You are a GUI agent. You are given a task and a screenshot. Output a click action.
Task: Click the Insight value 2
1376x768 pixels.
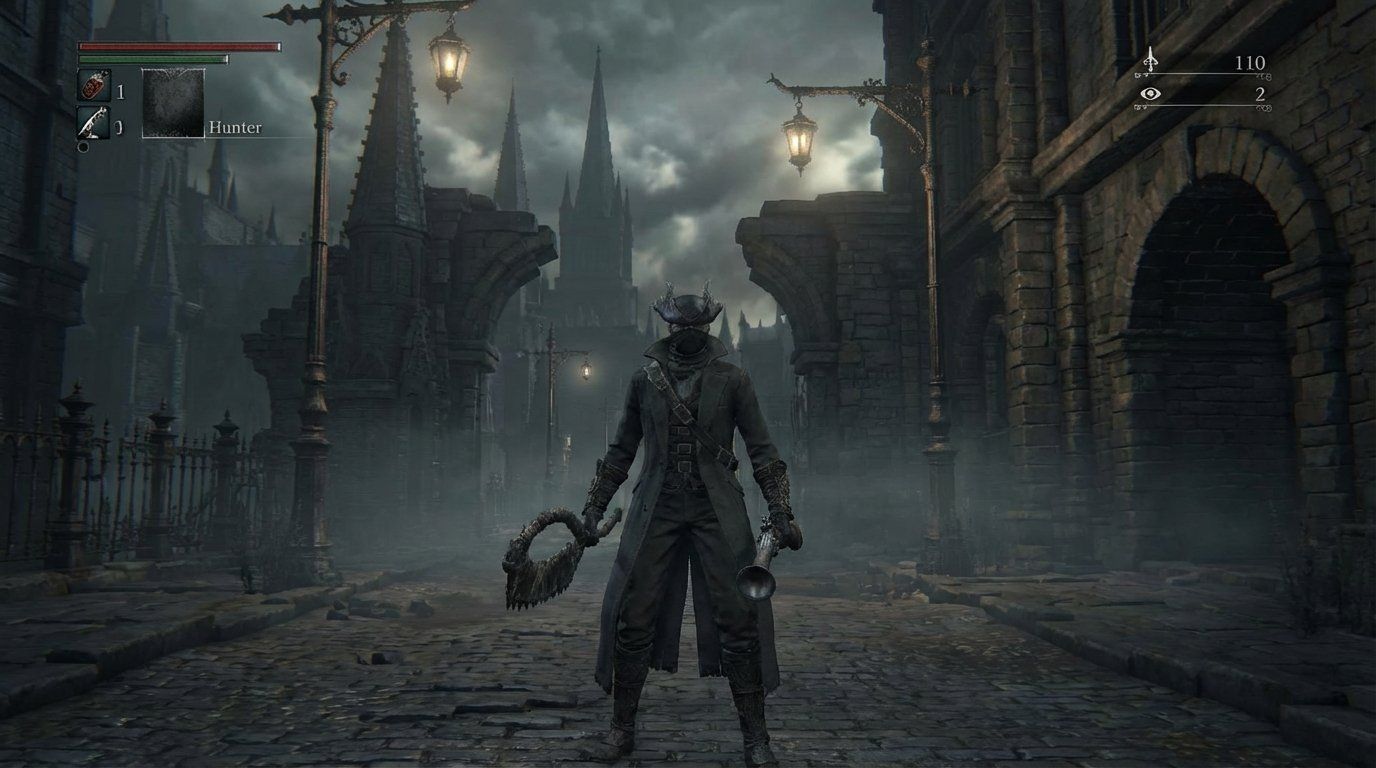1261,96
